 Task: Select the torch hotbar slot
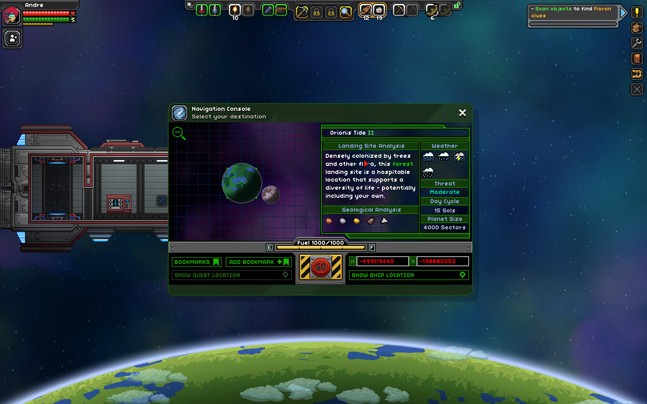[x=235, y=10]
